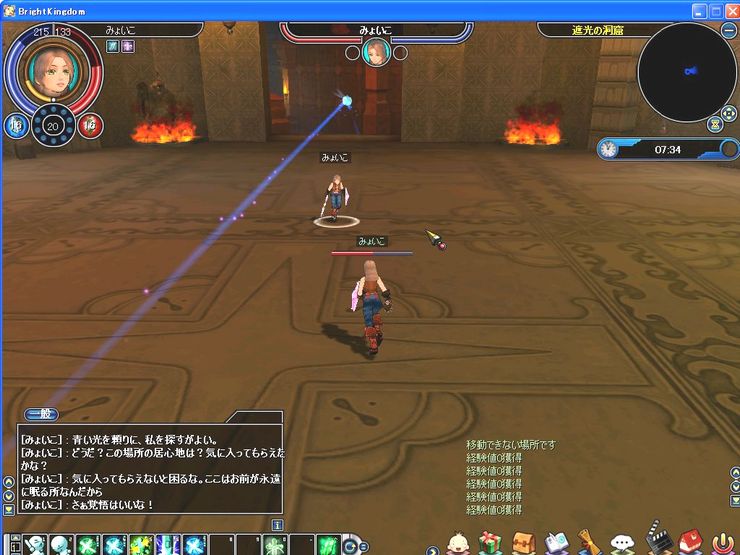The height and width of the screenshot is (555, 740).
Task: Collapse the minimap with the minus button
Action: click(x=728, y=30)
